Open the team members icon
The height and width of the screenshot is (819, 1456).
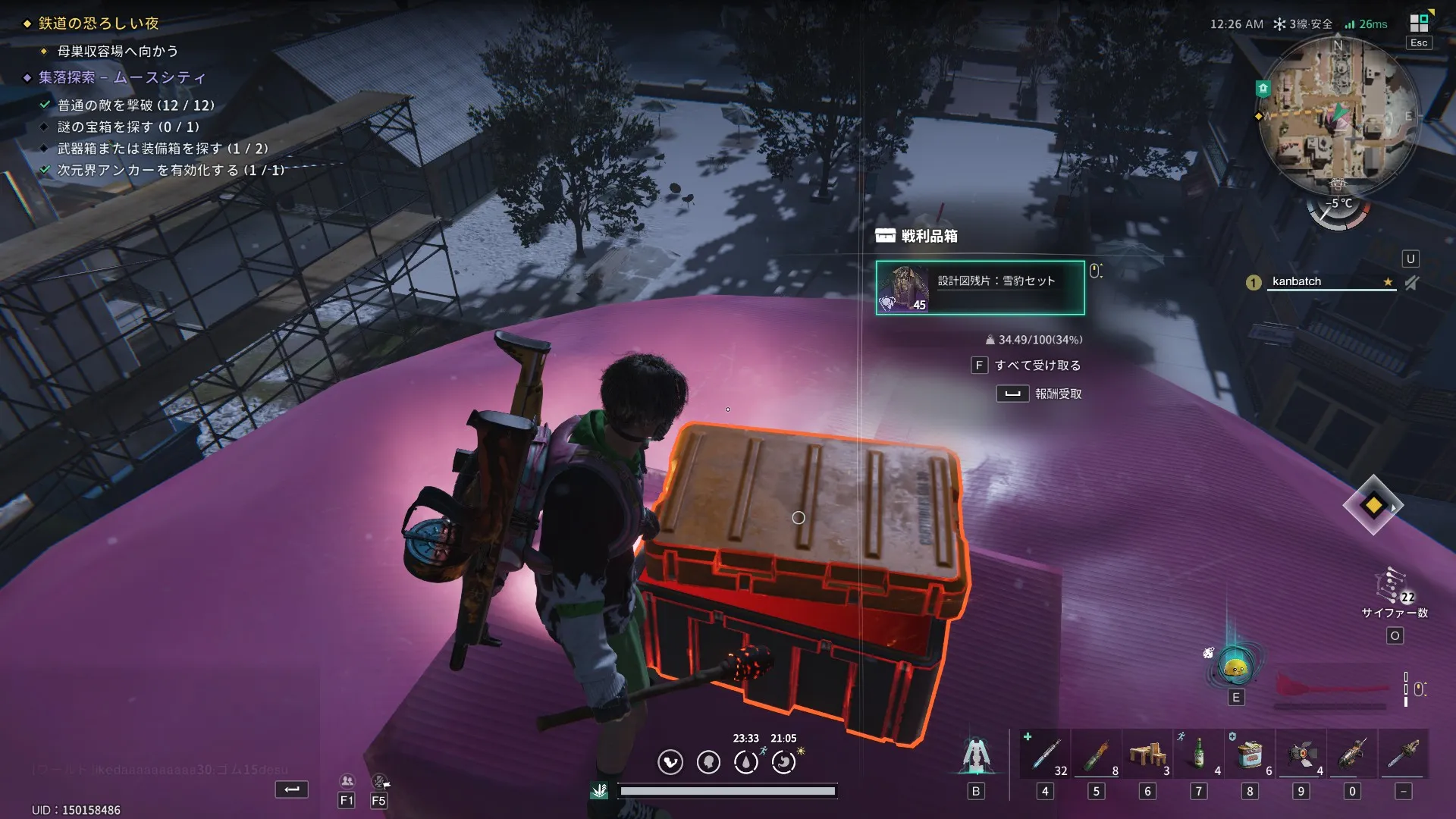click(x=347, y=781)
